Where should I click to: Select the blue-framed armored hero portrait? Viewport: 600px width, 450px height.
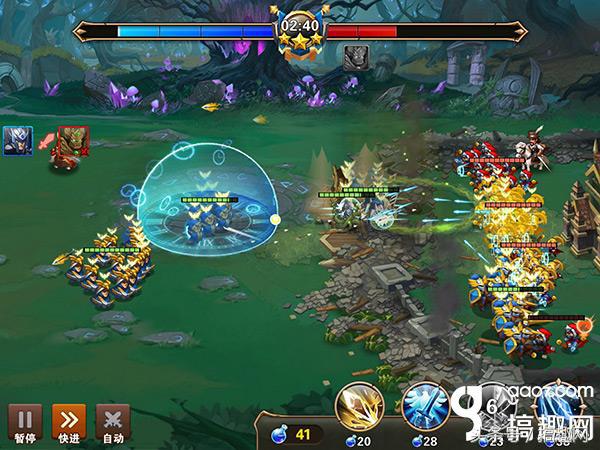(x=17, y=141)
